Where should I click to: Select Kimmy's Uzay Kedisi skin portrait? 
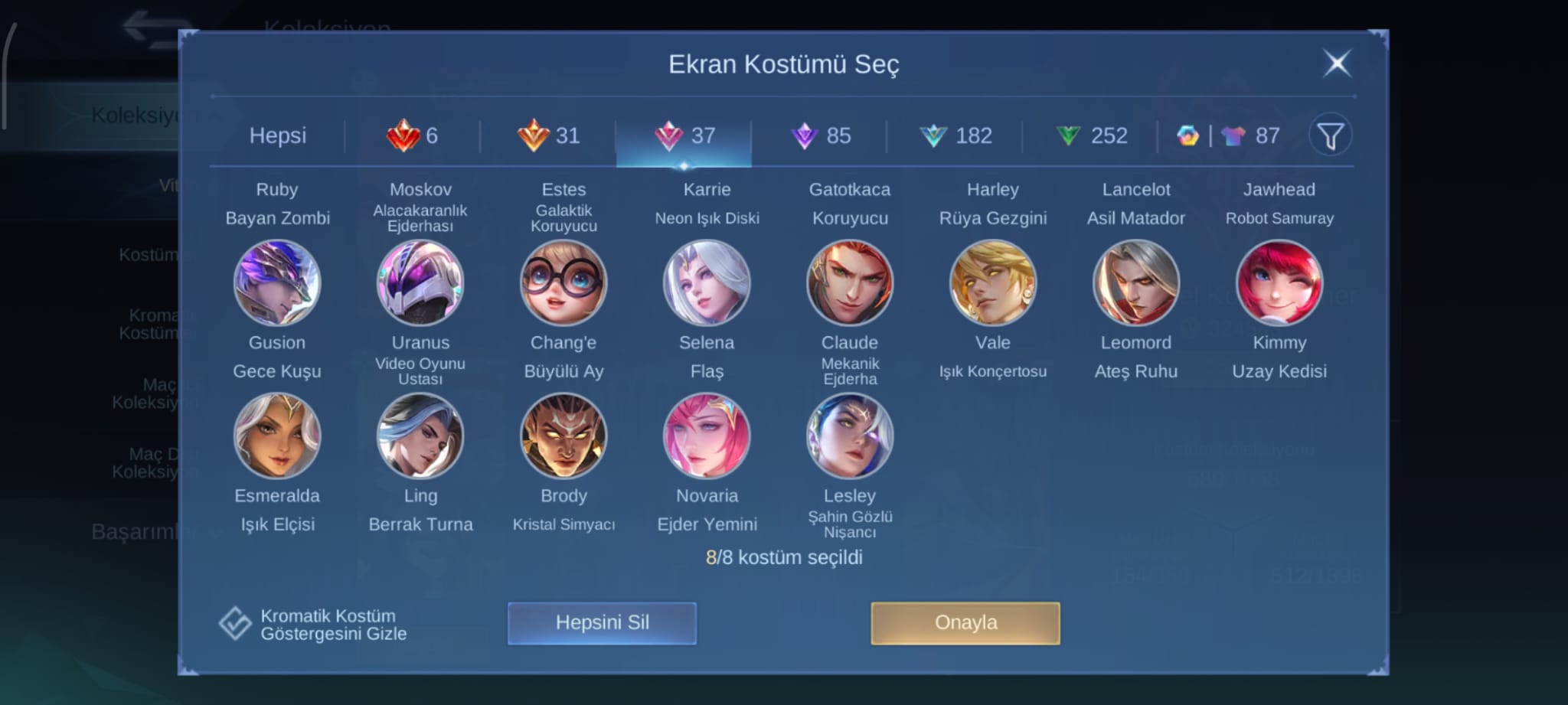pyautogui.click(x=1279, y=282)
